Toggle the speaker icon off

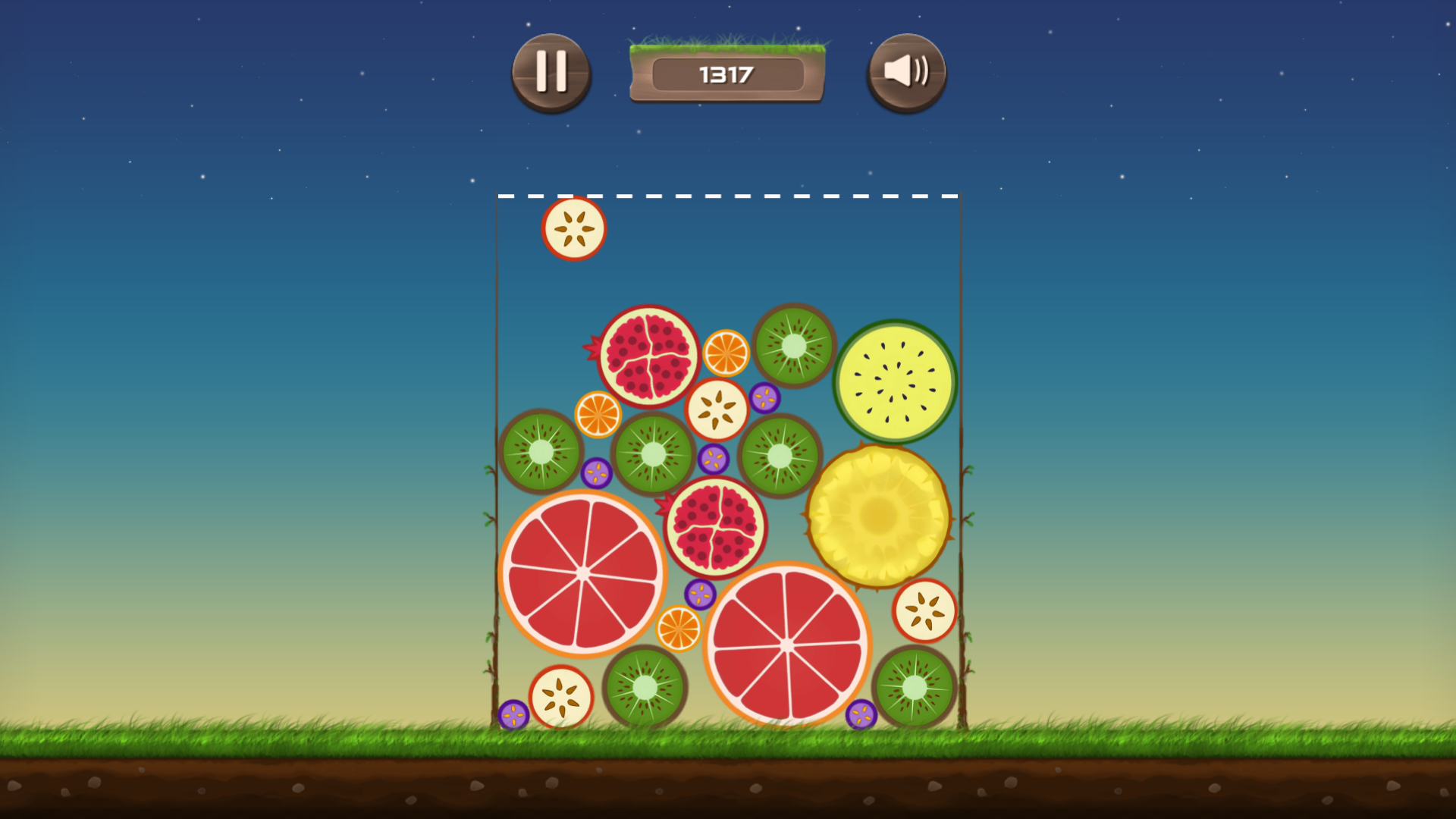point(907,72)
